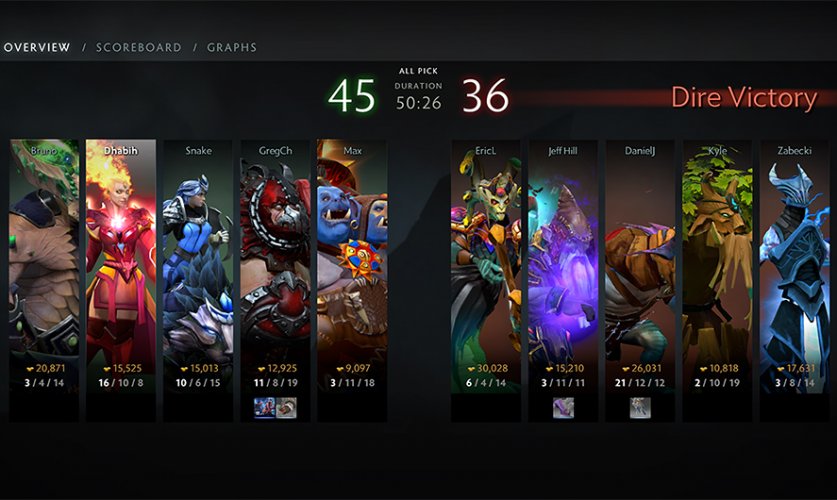The image size is (837, 500).
Task: Choose Dhabih's Lina hero card
Action: pos(121,260)
